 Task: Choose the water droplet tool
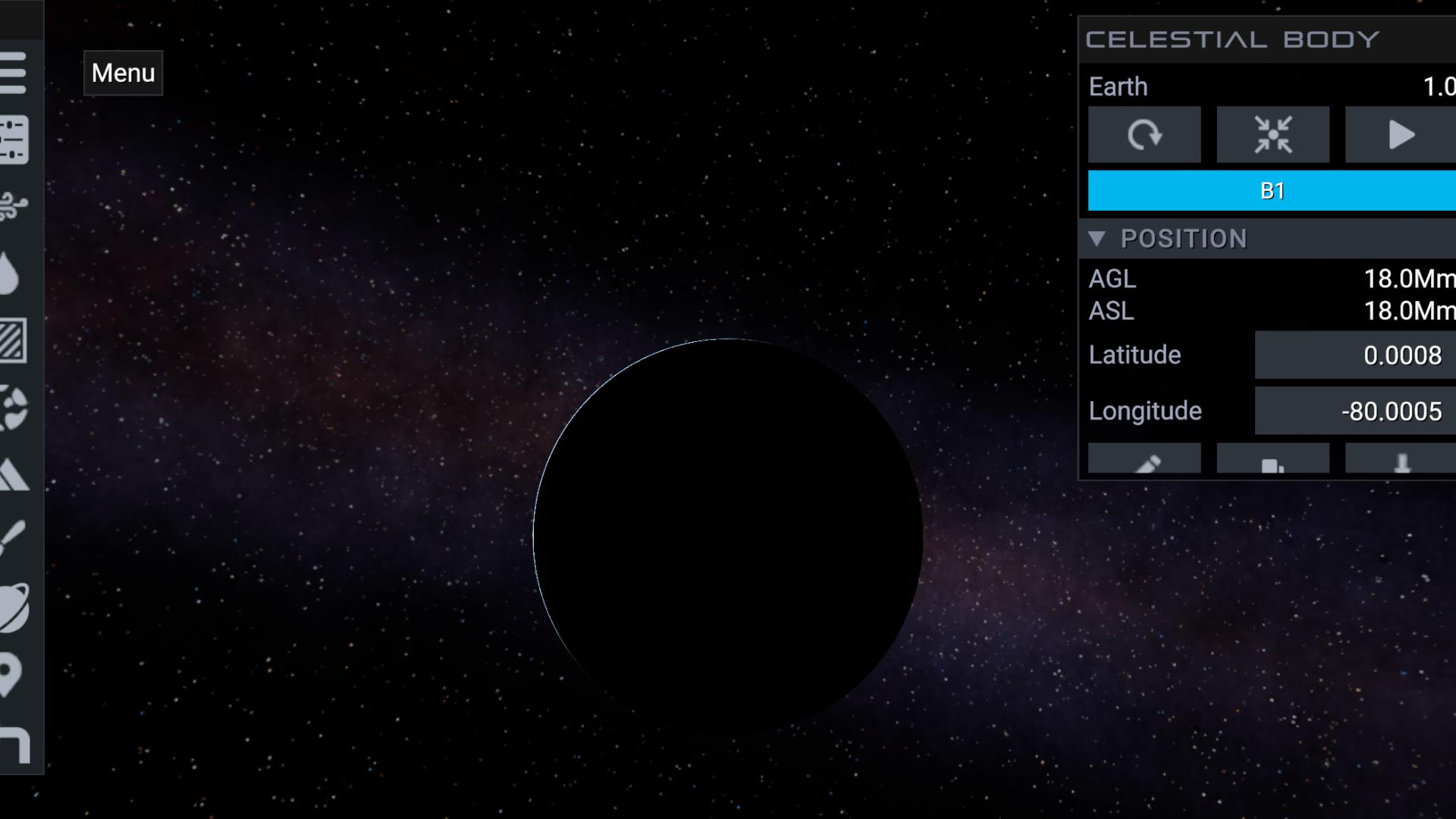point(11,273)
